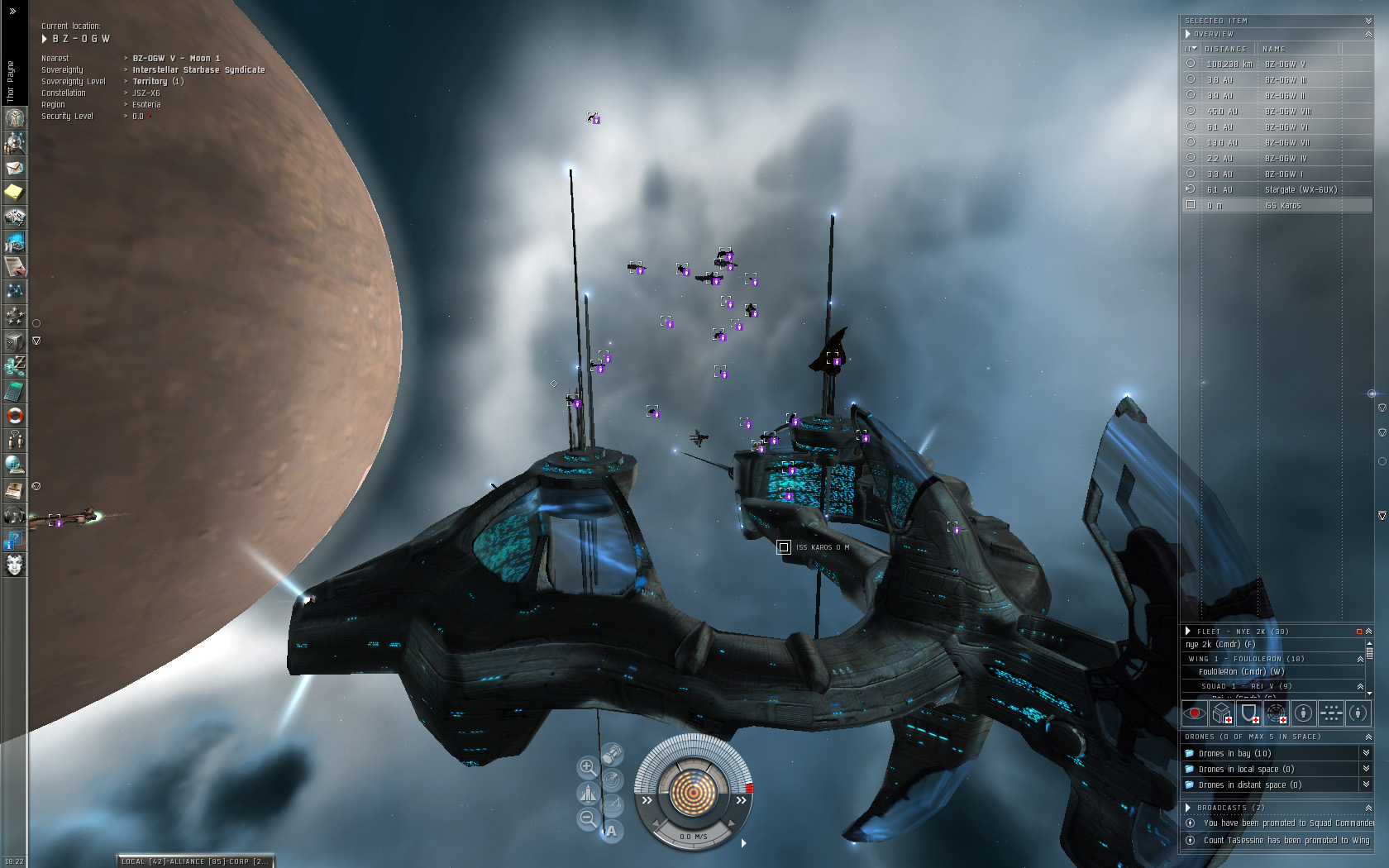Collapse the Overview panel header
Viewport: 1389px width, 868px height.
(1368, 34)
